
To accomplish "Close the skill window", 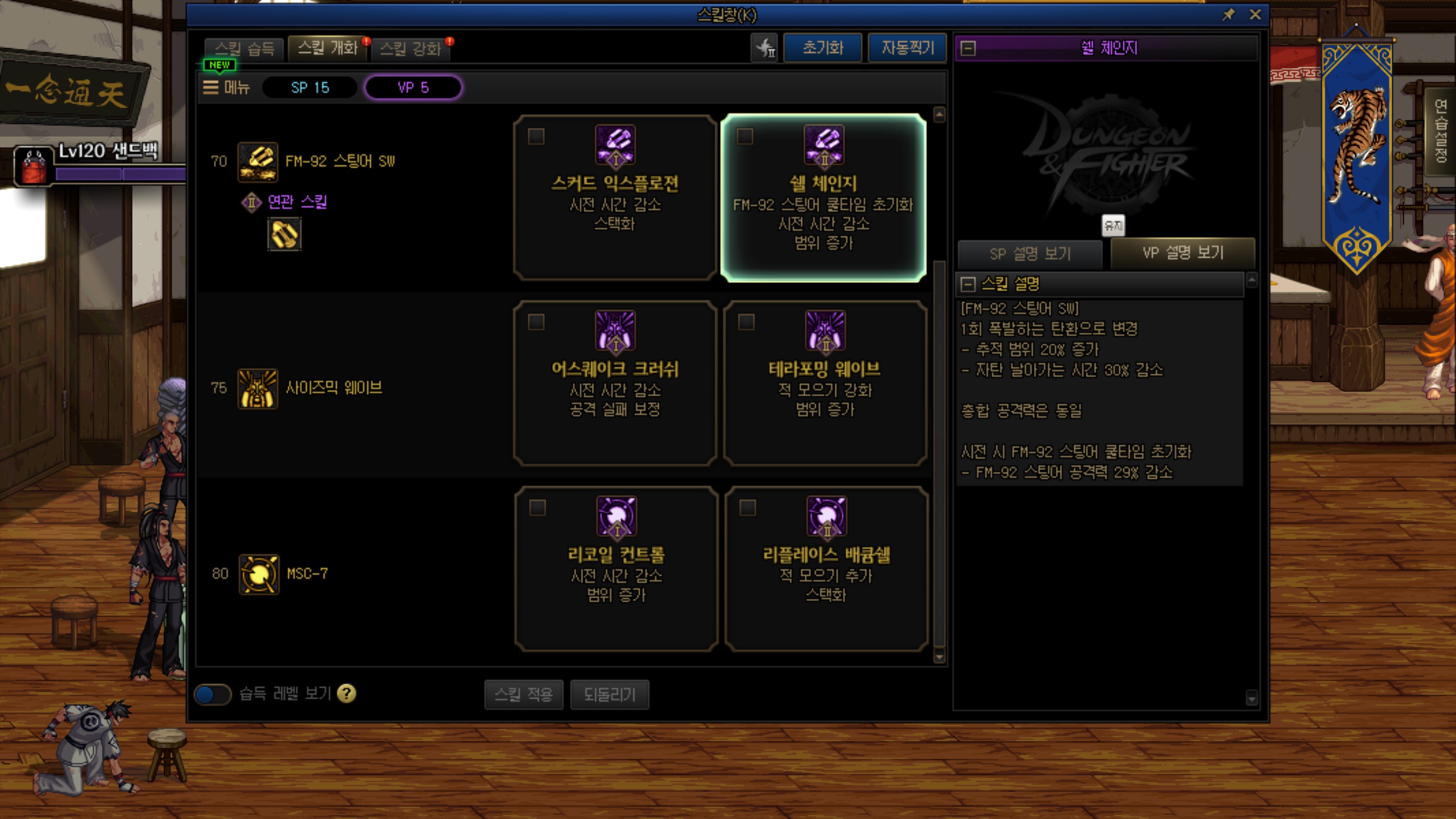I will click(1255, 15).
